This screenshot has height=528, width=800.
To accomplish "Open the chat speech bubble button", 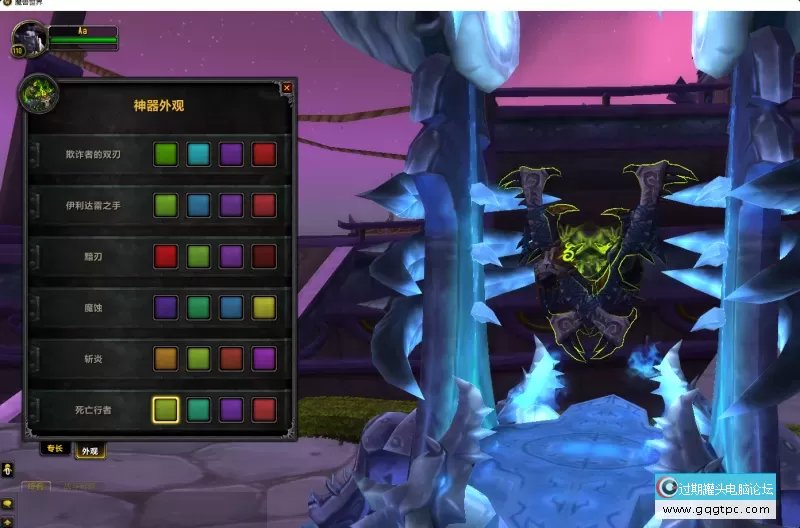I will [x=7, y=503].
